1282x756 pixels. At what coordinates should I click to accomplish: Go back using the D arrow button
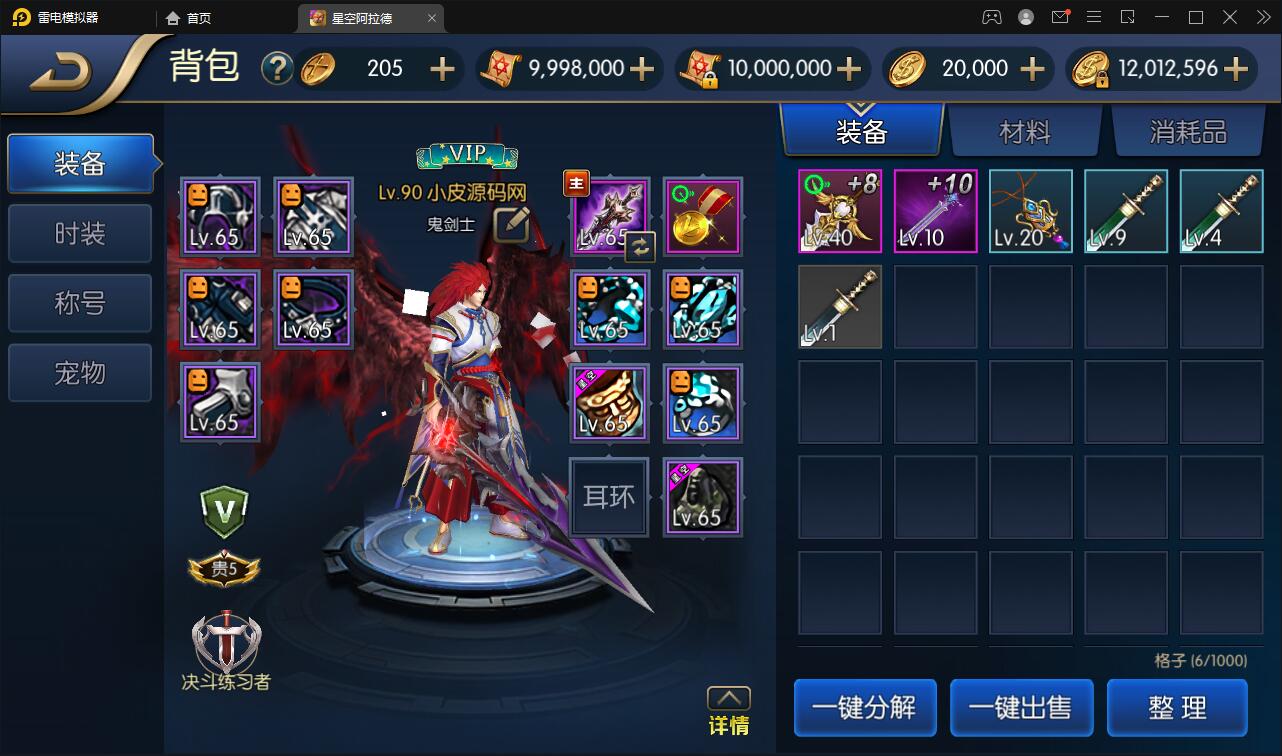tap(62, 72)
